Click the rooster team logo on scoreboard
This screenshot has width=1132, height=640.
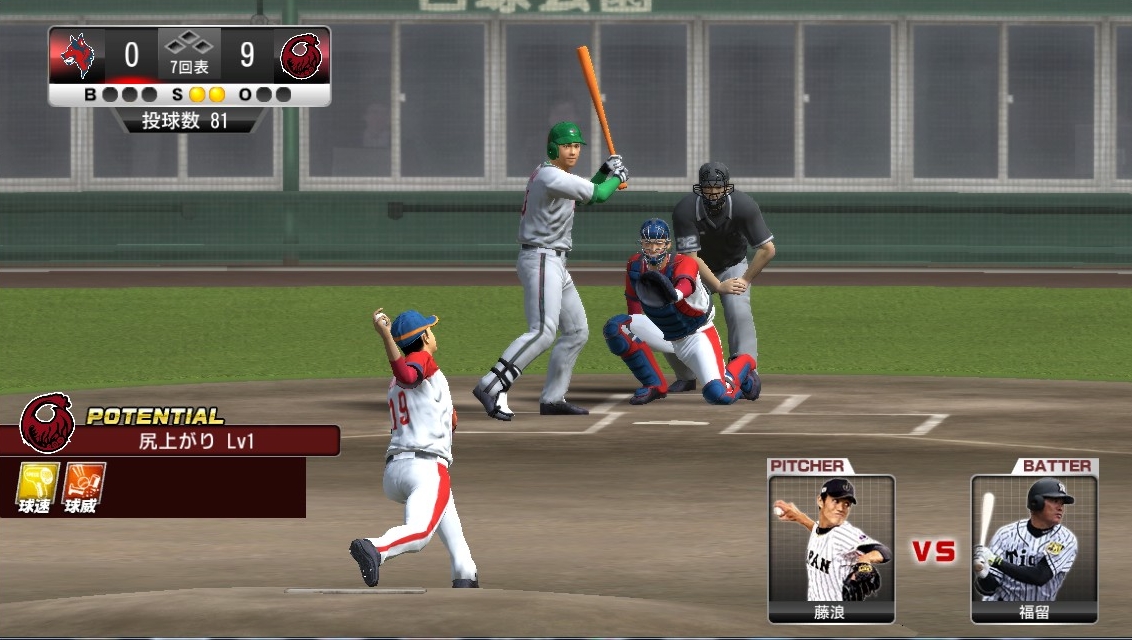click(300, 55)
